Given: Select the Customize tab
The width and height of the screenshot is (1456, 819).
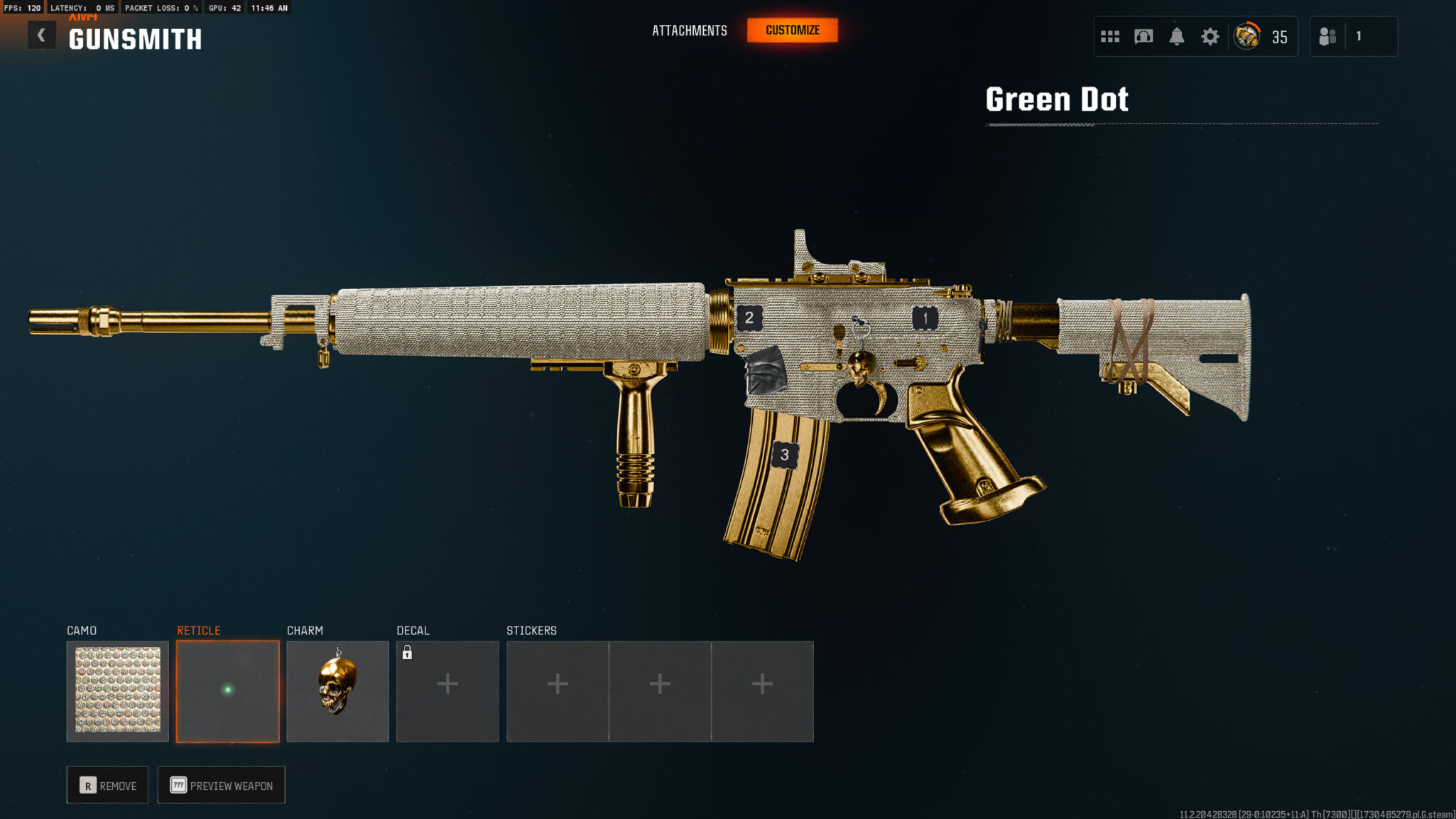Looking at the screenshot, I should pyautogui.click(x=792, y=31).
